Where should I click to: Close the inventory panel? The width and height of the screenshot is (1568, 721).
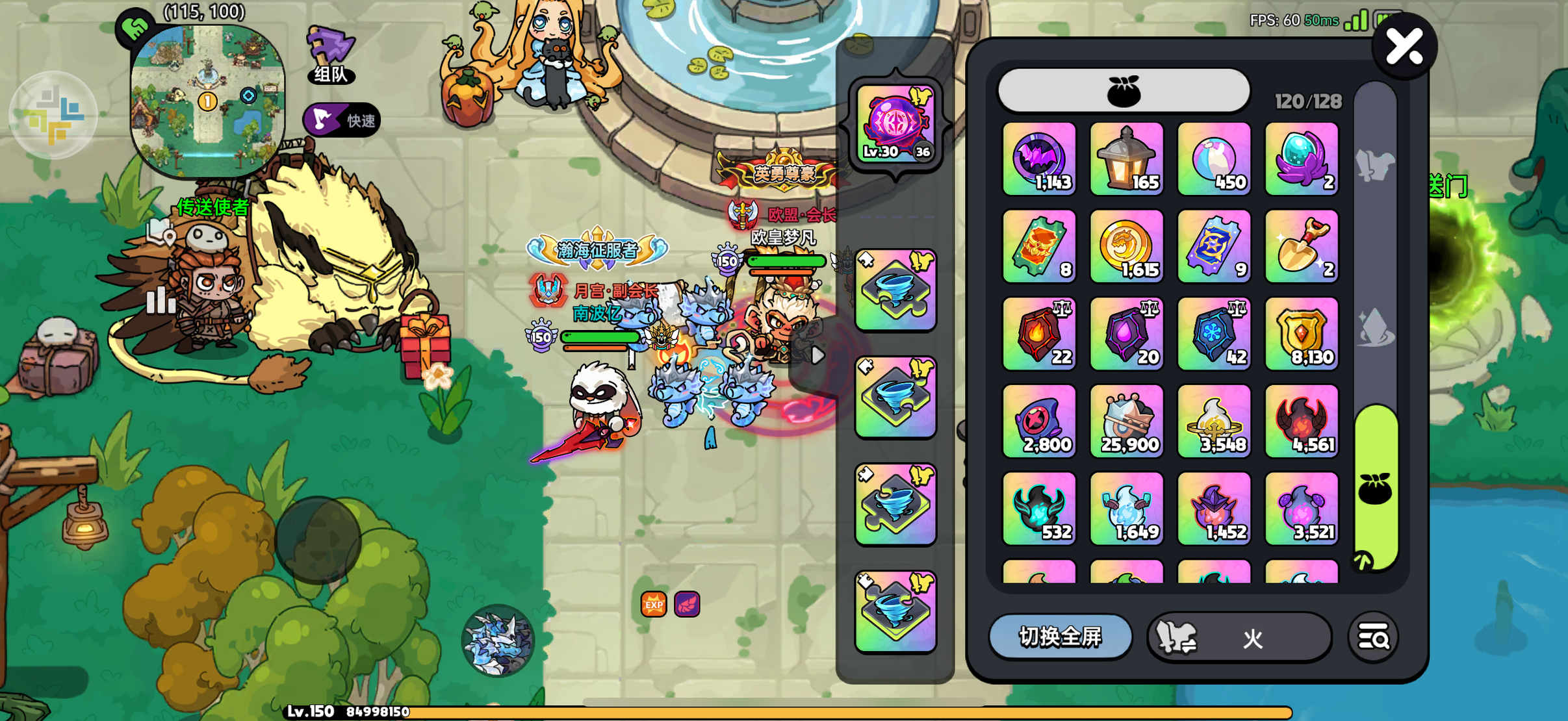coord(1404,47)
